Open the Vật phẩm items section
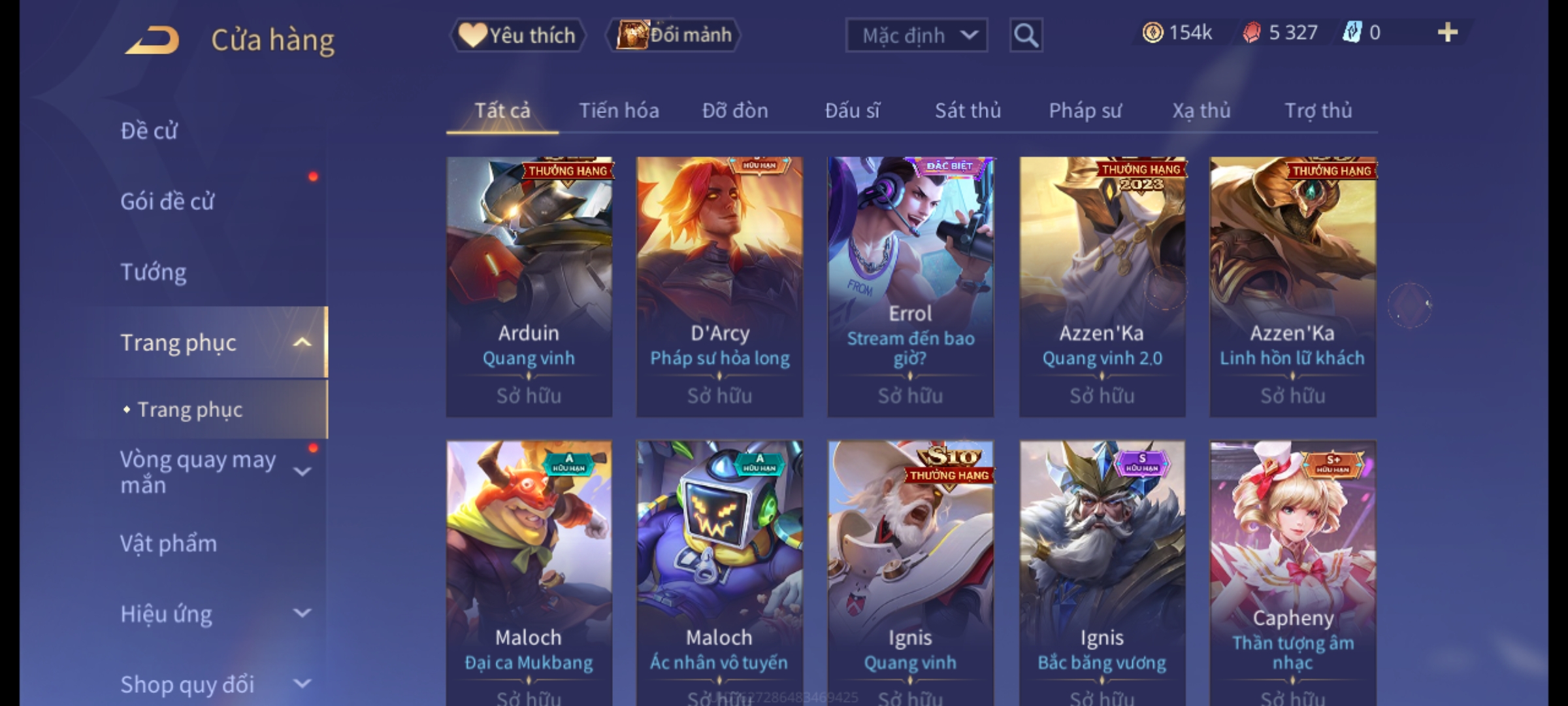 coord(169,544)
